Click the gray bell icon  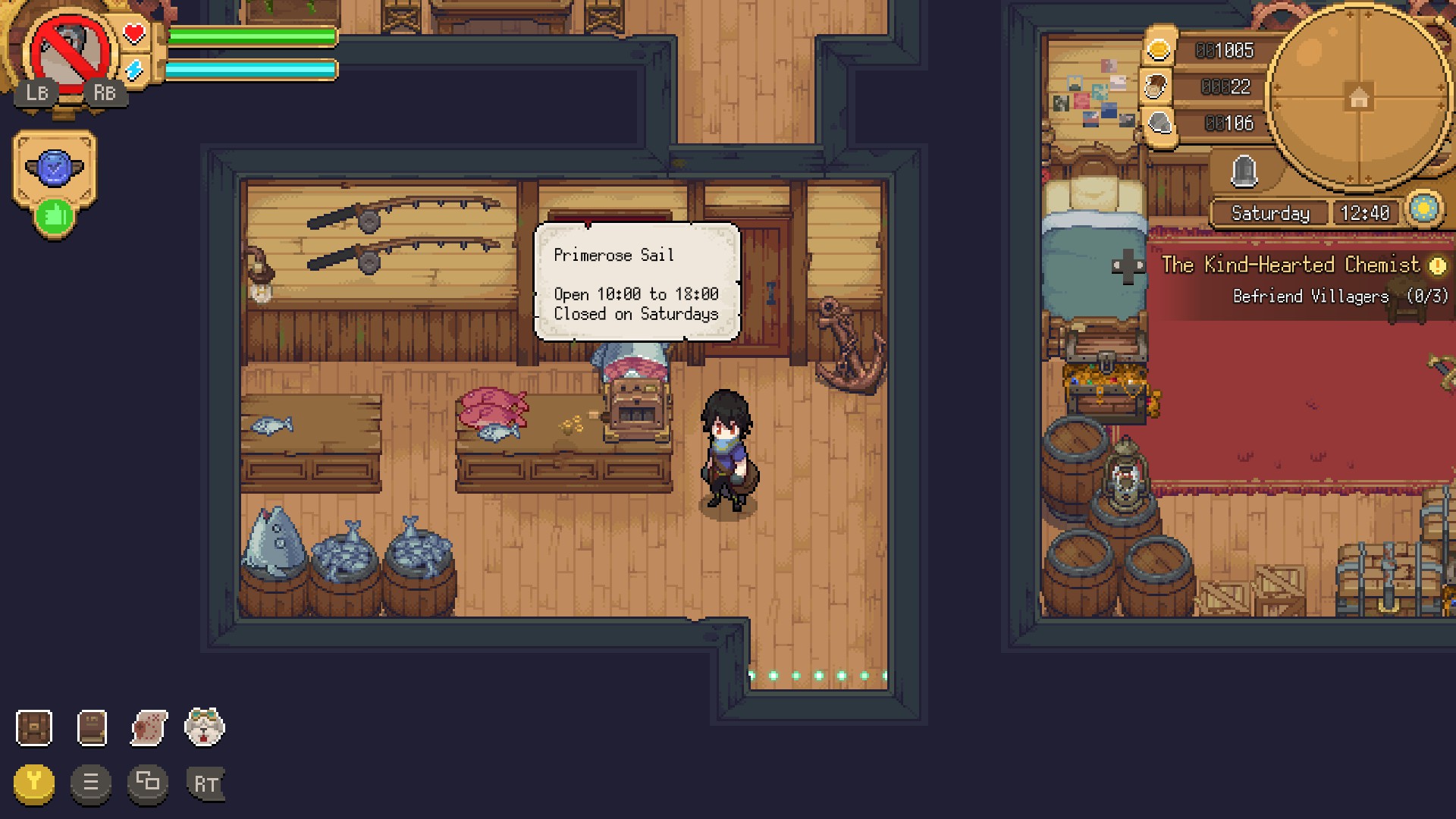1244,171
